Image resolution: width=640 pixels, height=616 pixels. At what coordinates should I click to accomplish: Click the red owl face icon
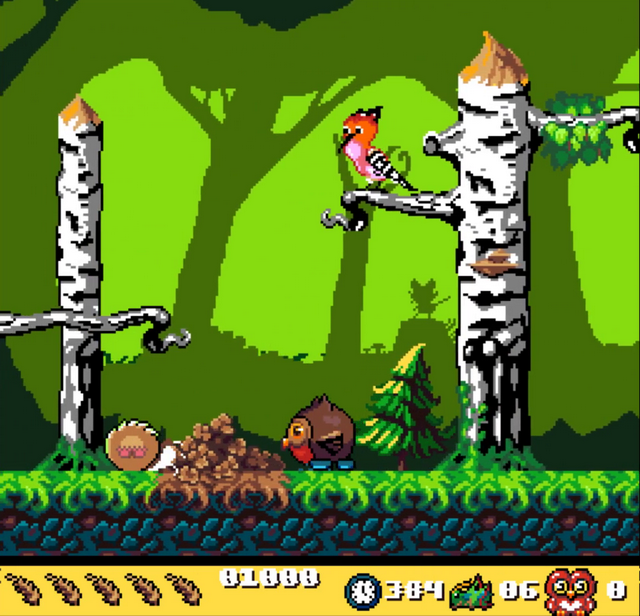pyautogui.click(x=570, y=588)
